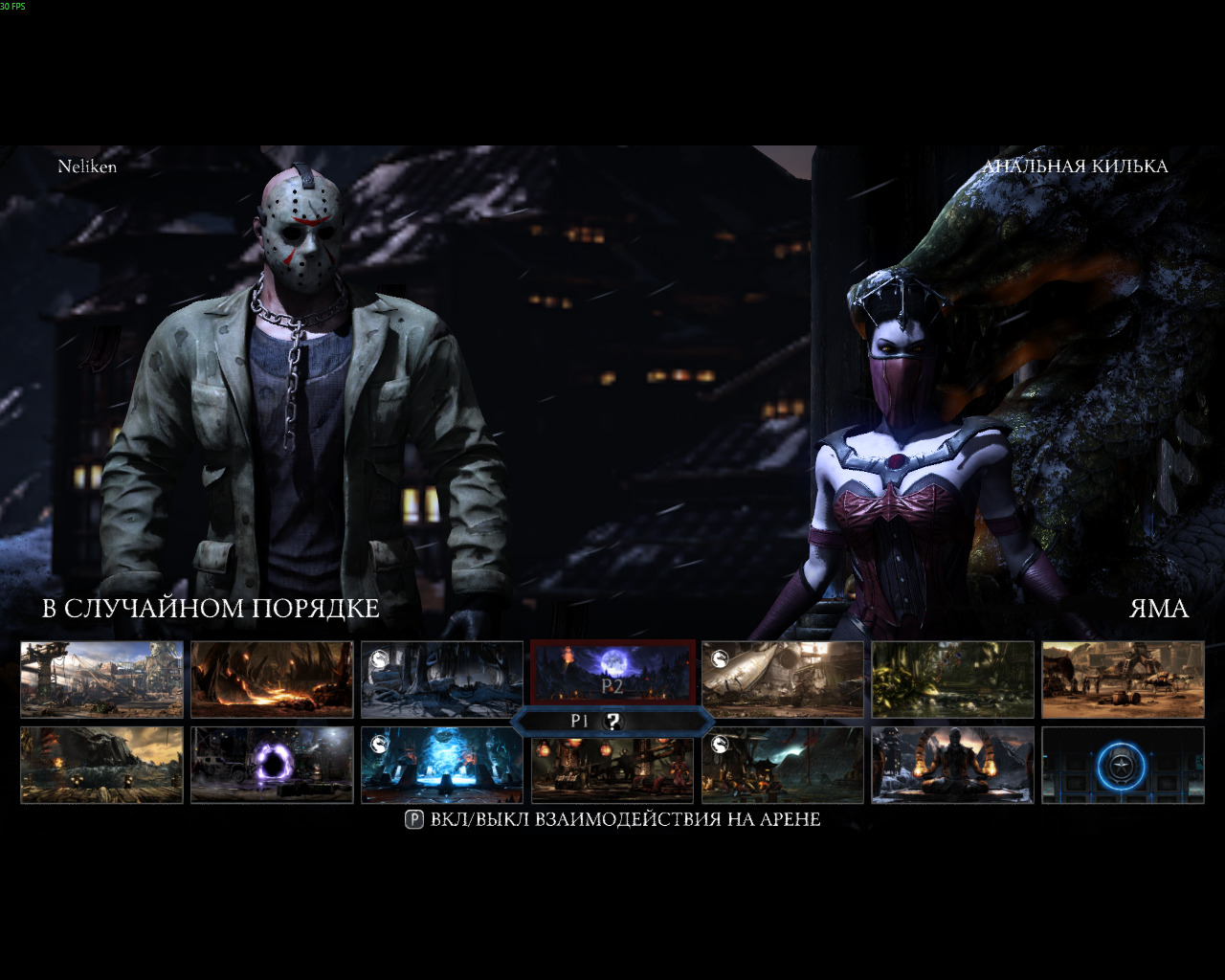Select the rainy temple courtyard arena
The image size is (1225, 980).
click(783, 765)
